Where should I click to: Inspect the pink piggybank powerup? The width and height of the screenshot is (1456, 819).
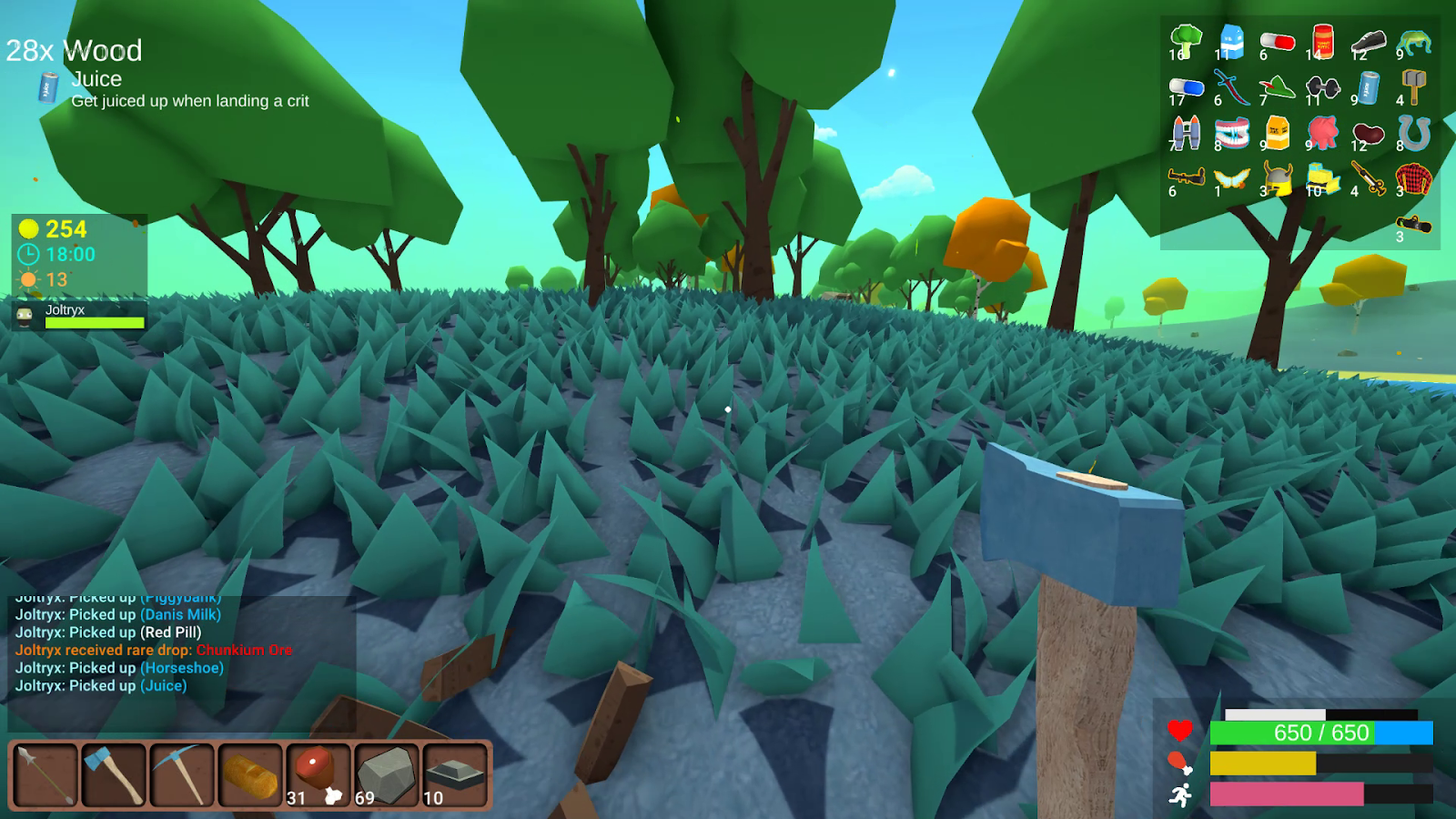[1322, 134]
